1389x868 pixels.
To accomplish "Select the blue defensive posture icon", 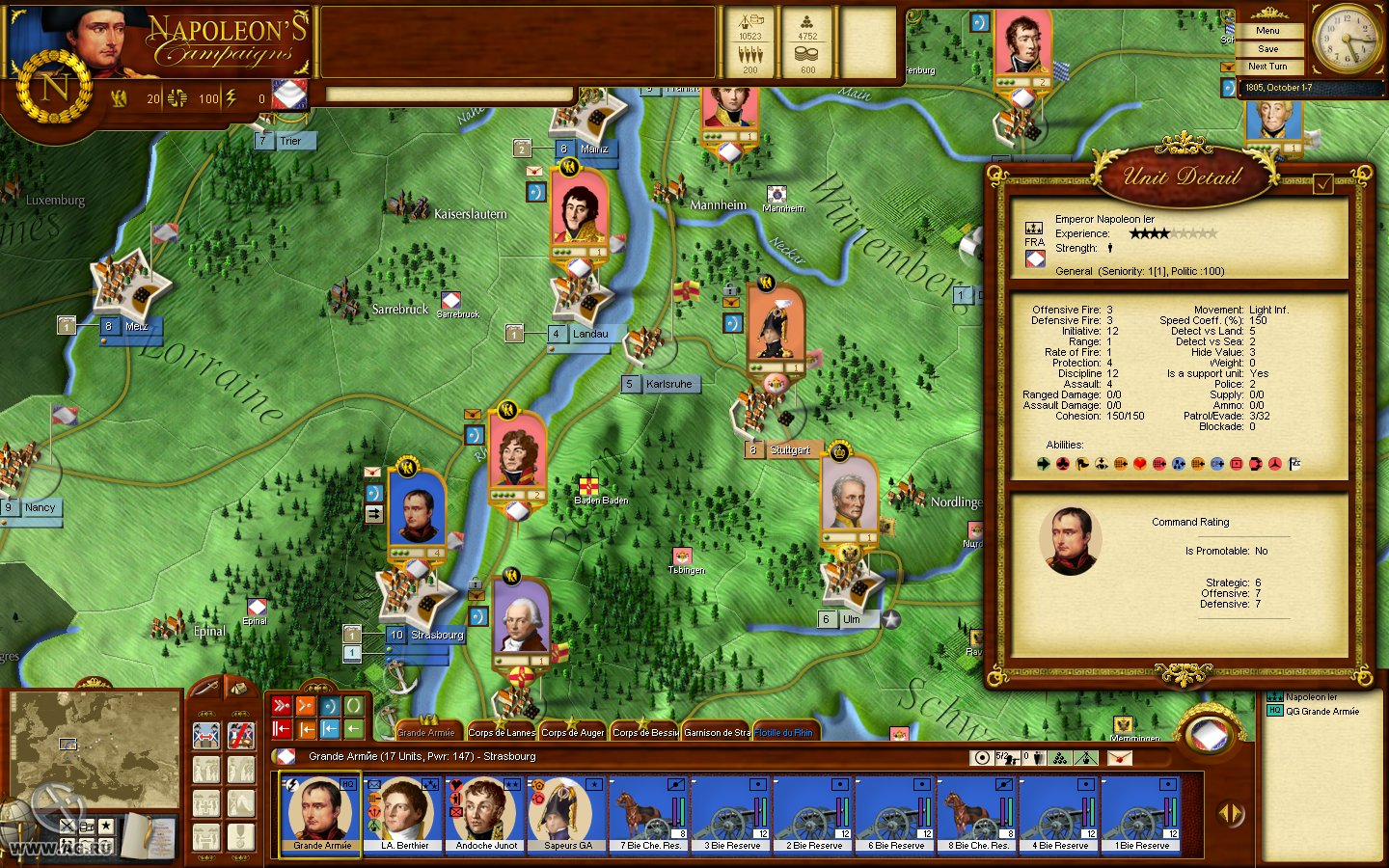I will [x=328, y=705].
